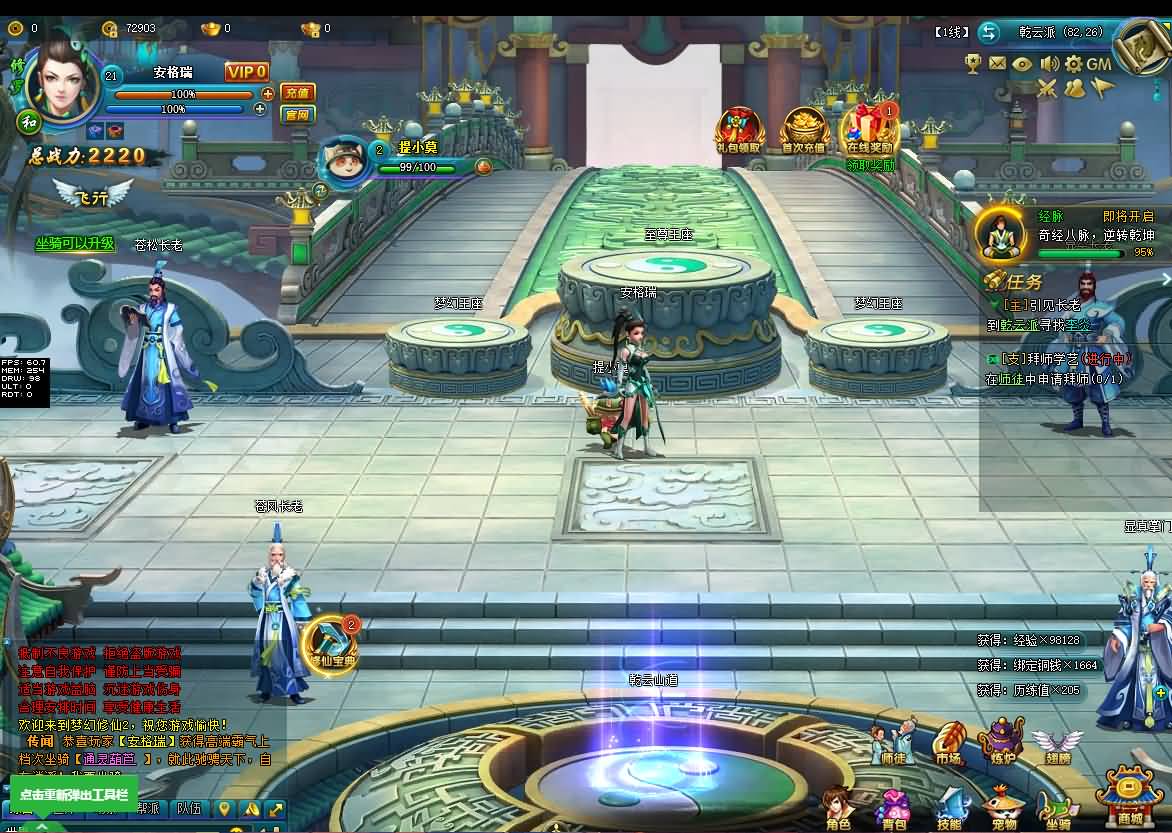Open the 师徒 mentor panel

pyautogui.click(x=892, y=743)
